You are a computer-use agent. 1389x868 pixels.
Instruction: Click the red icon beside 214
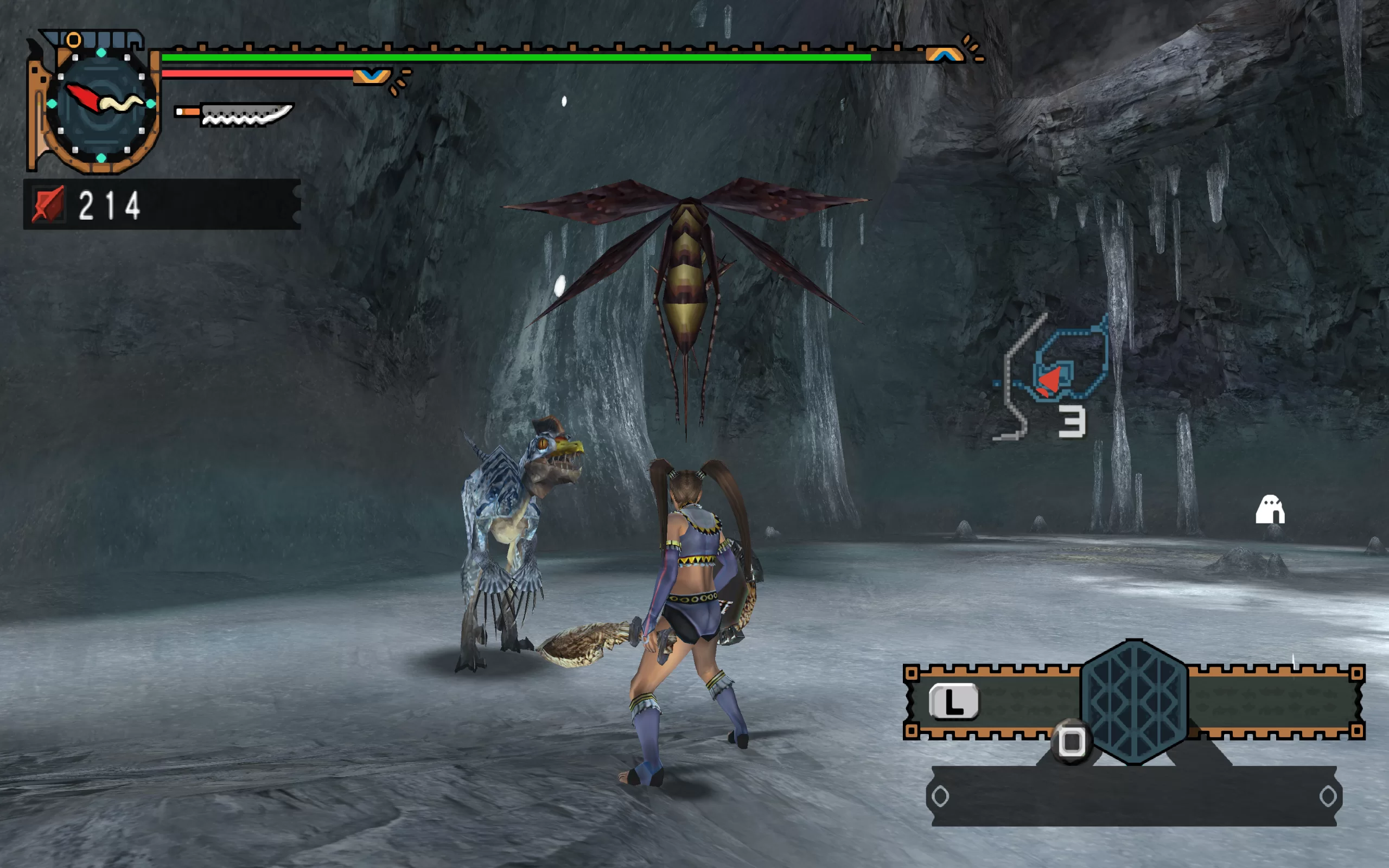48,205
